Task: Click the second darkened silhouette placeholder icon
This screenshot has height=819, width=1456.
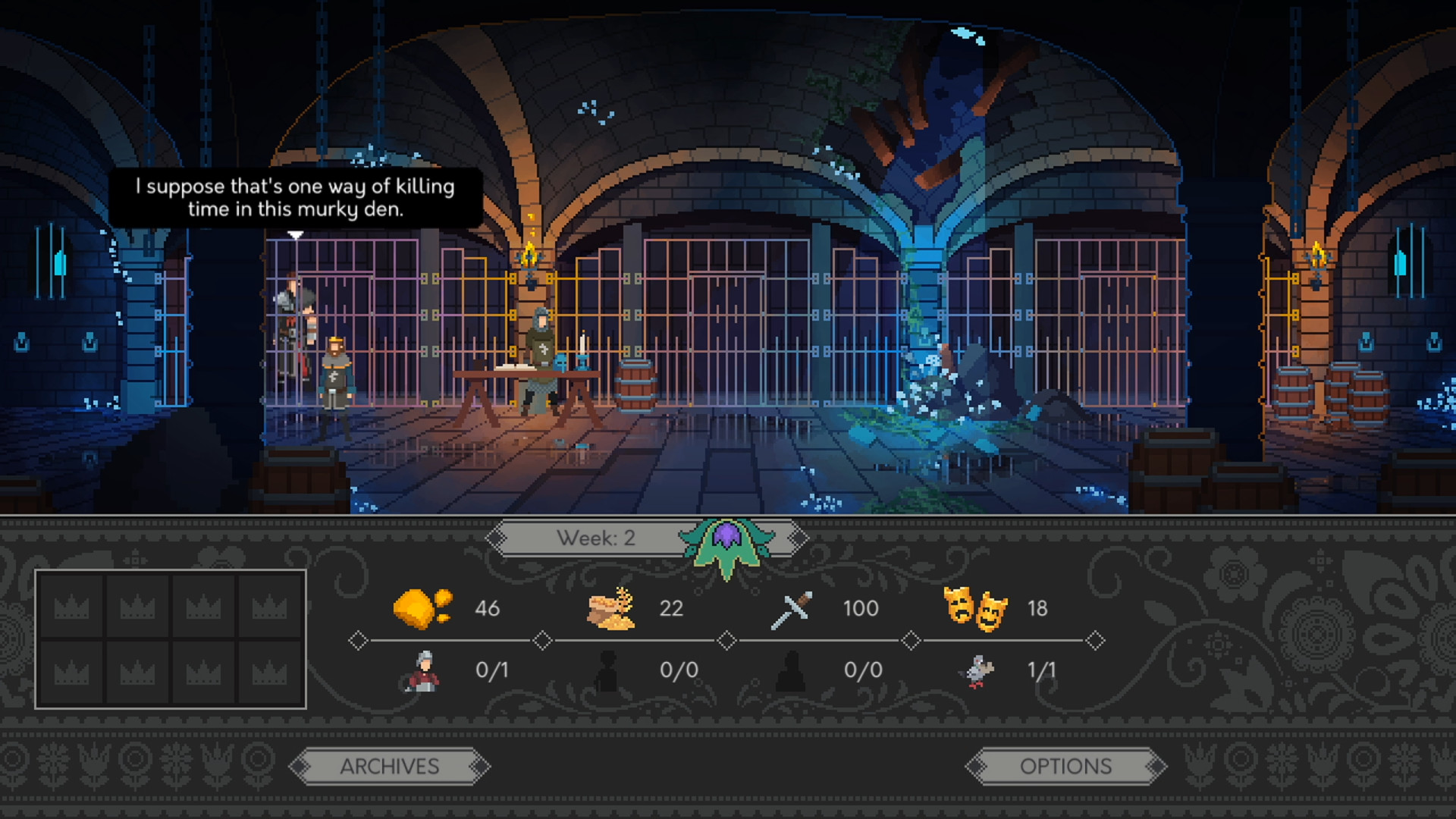Action: pyautogui.click(x=789, y=670)
